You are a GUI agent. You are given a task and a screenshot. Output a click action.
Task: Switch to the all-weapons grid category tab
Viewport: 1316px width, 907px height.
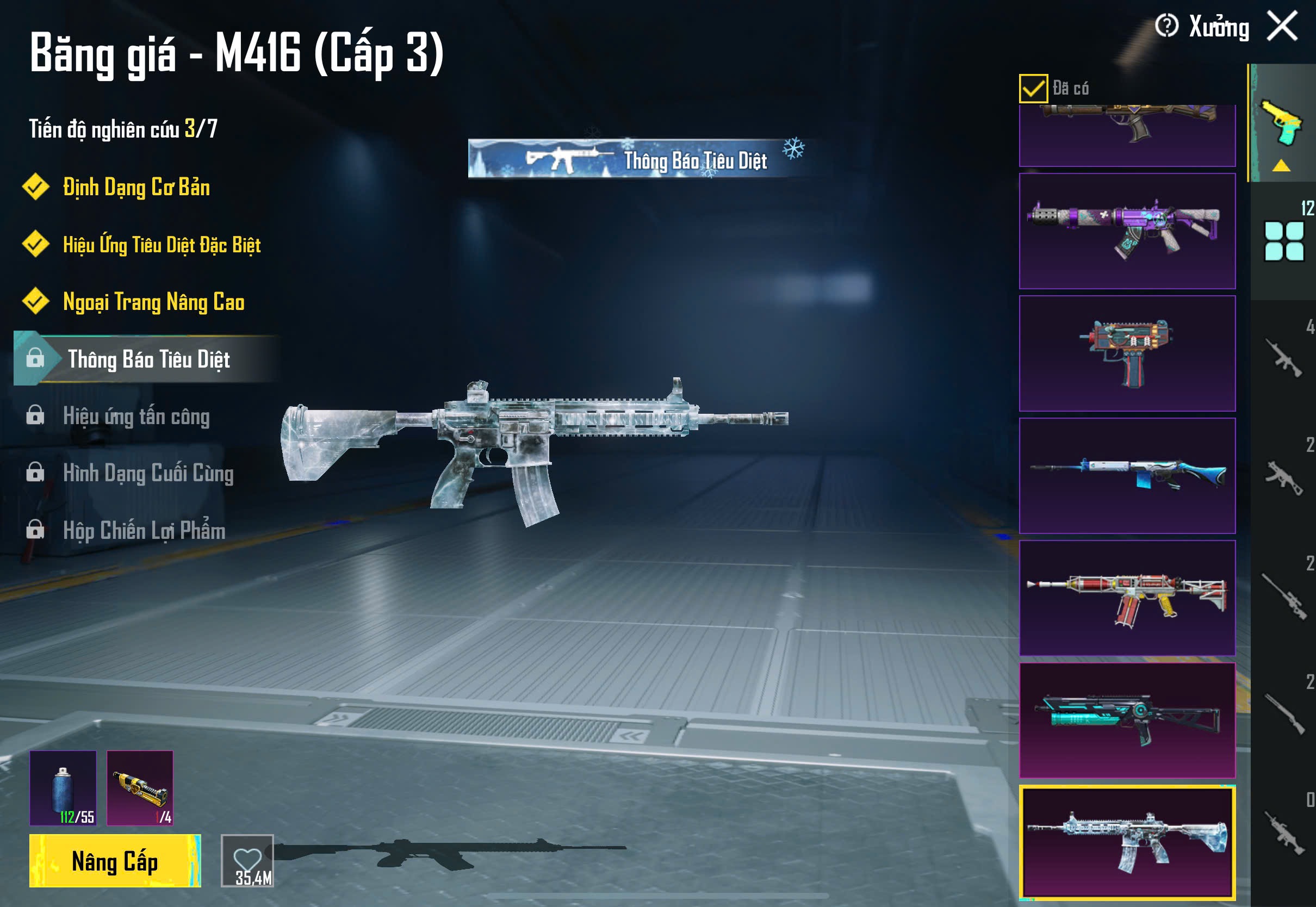[1283, 241]
